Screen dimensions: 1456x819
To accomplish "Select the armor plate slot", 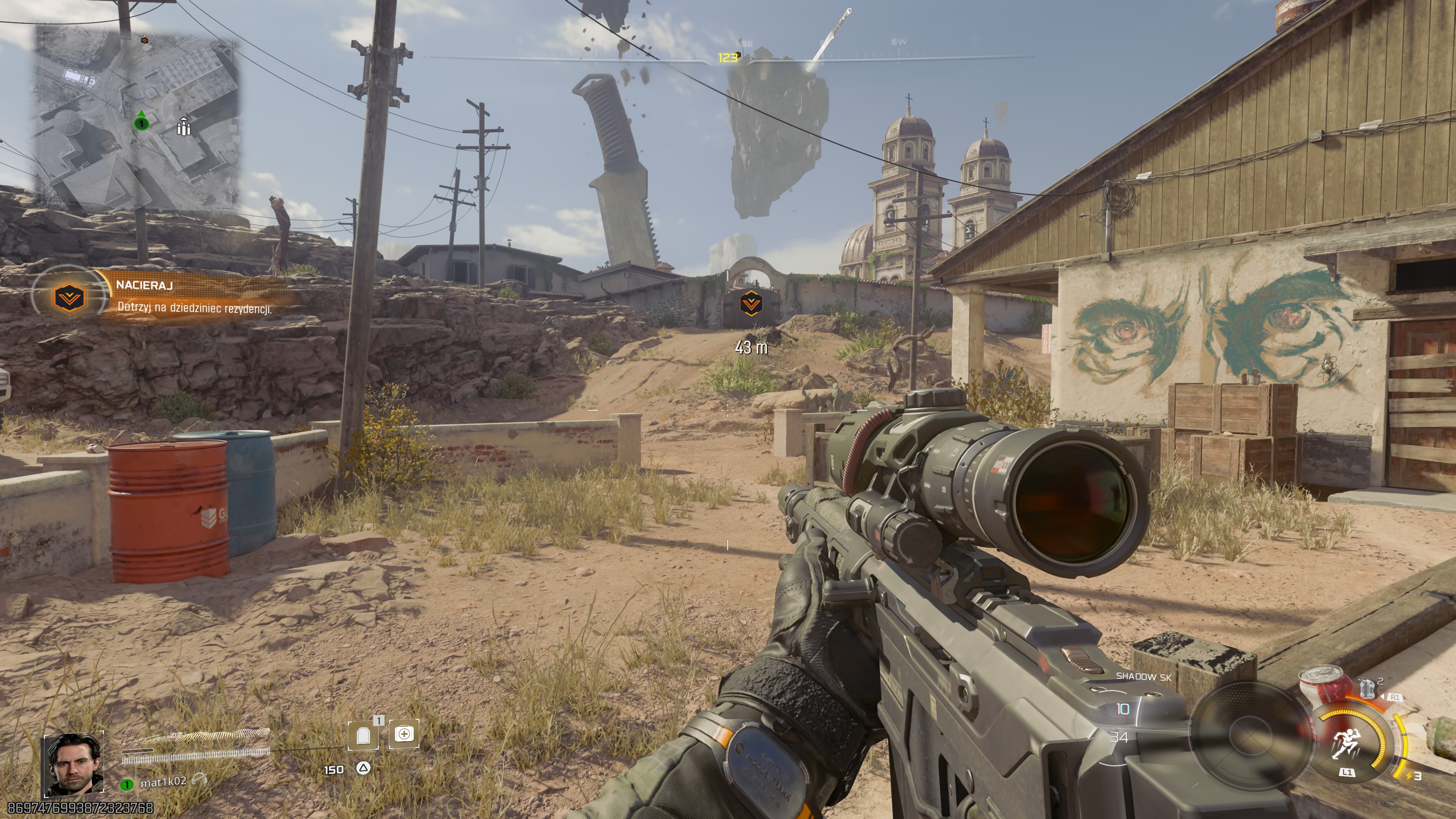I will pos(364,735).
